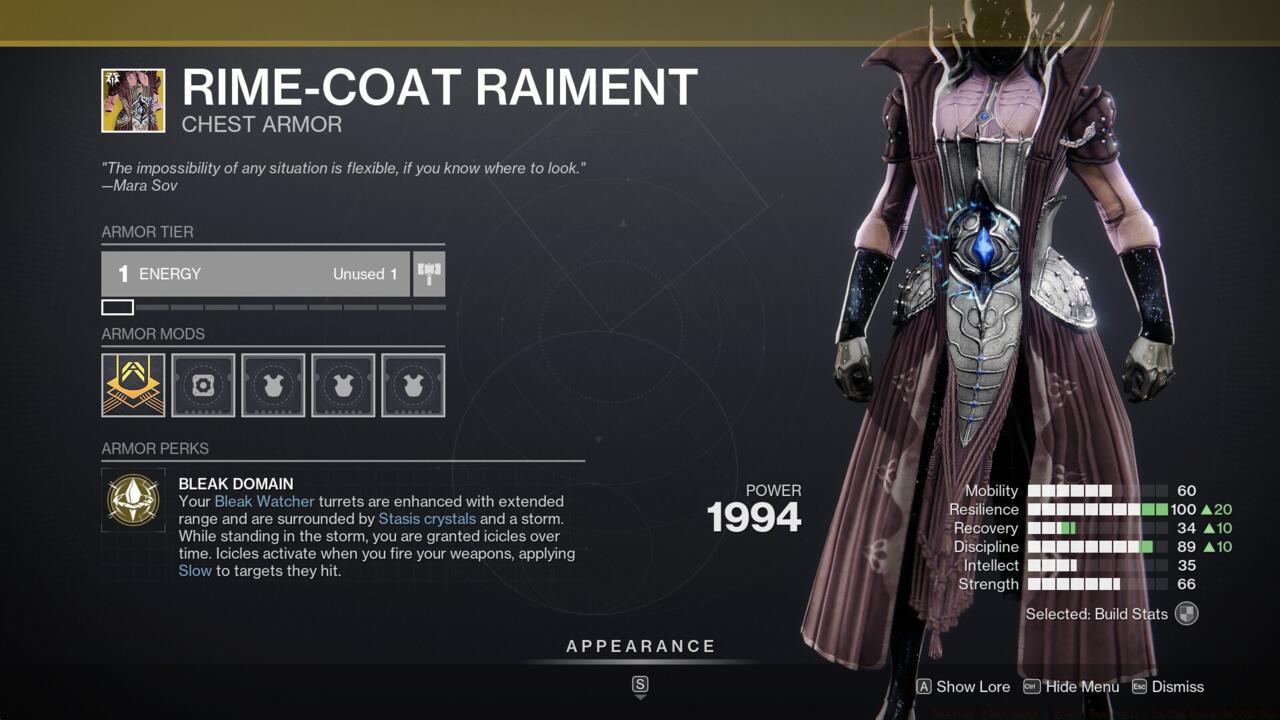Open the Armor Tier energy bar
This screenshot has width=1280, height=720.
(x=255, y=273)
